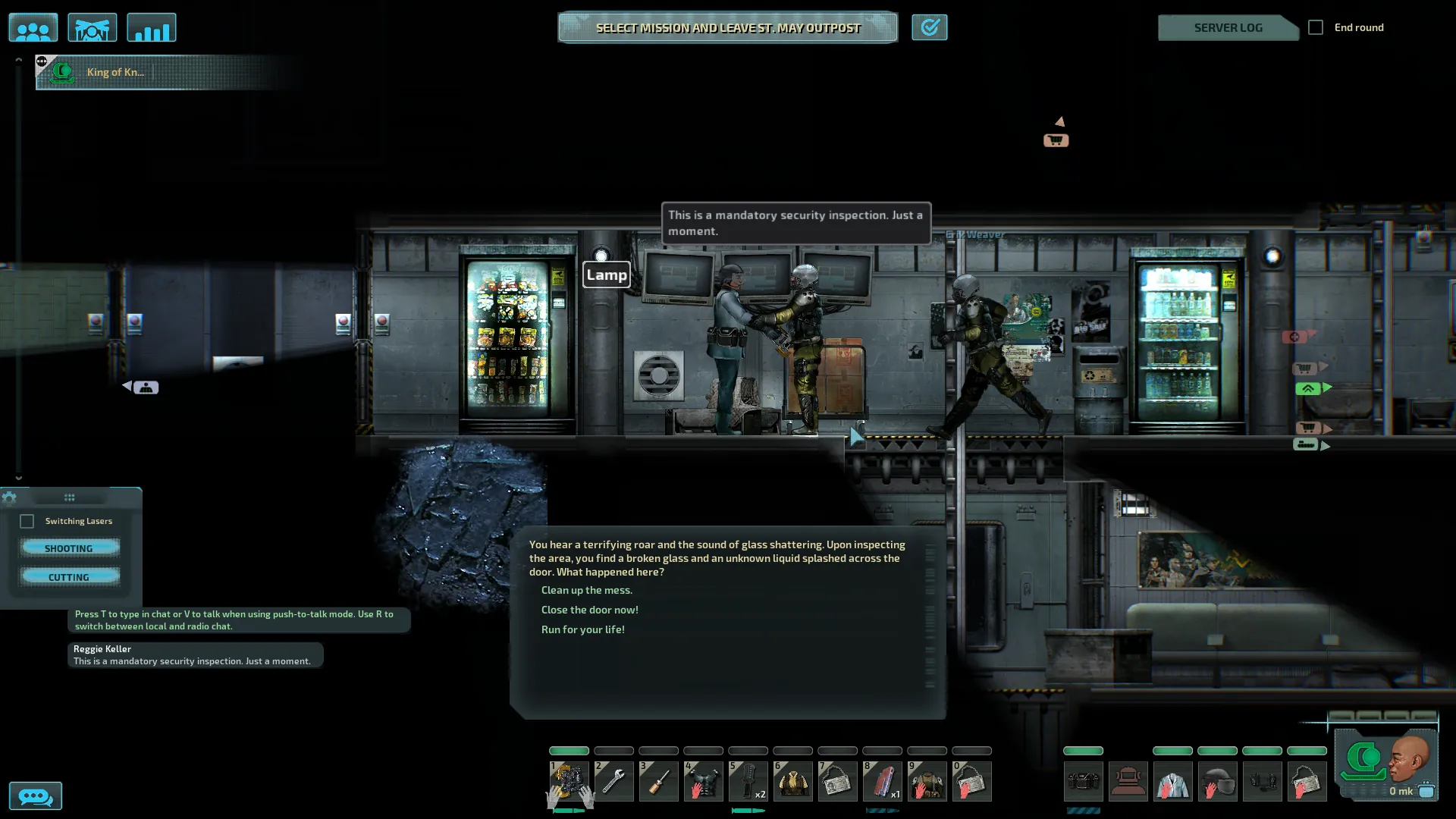
Task: Enable the Switching Lasers checkbox
Action: click(27, 521)
